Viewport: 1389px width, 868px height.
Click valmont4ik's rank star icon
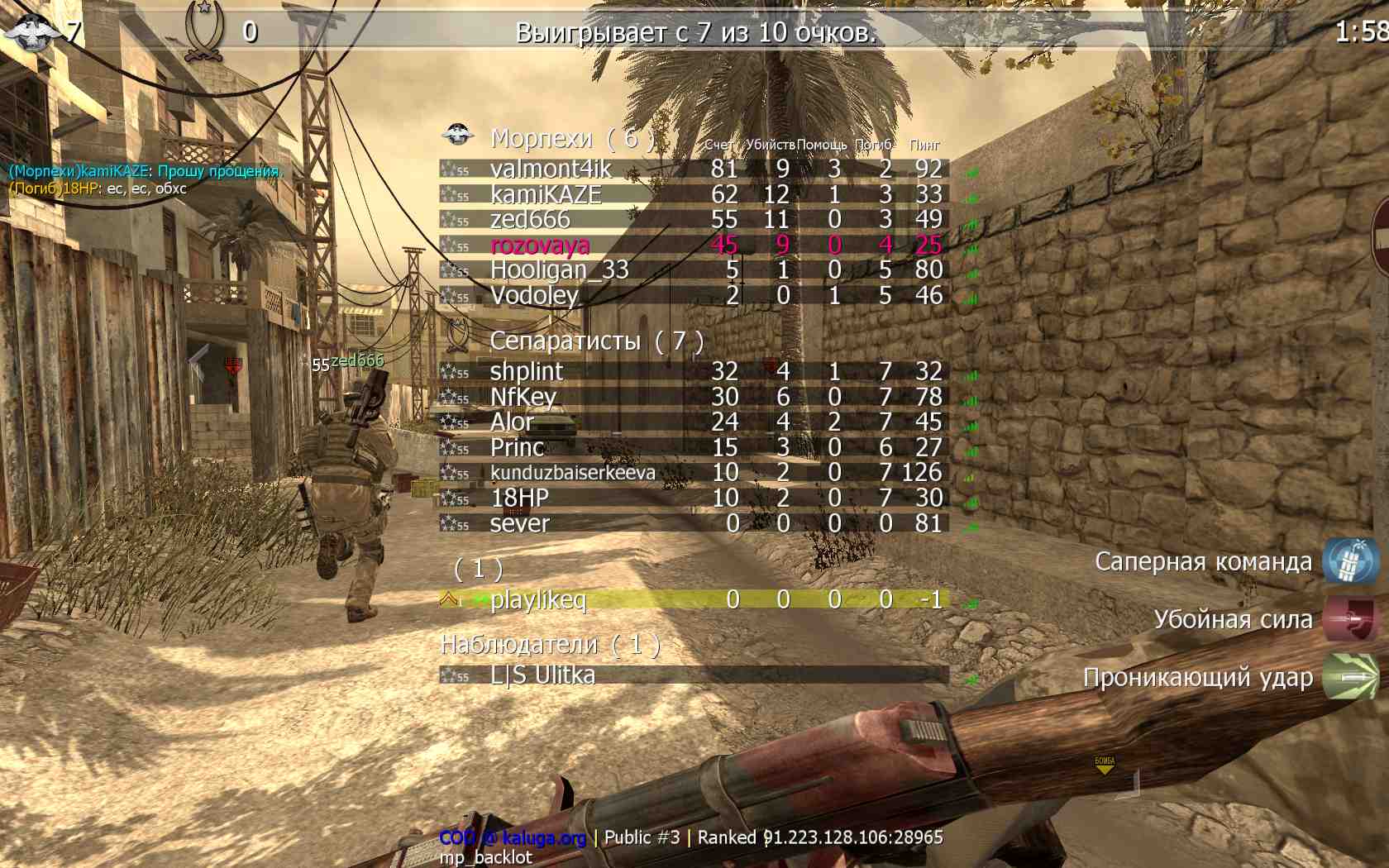coord(451,169)
